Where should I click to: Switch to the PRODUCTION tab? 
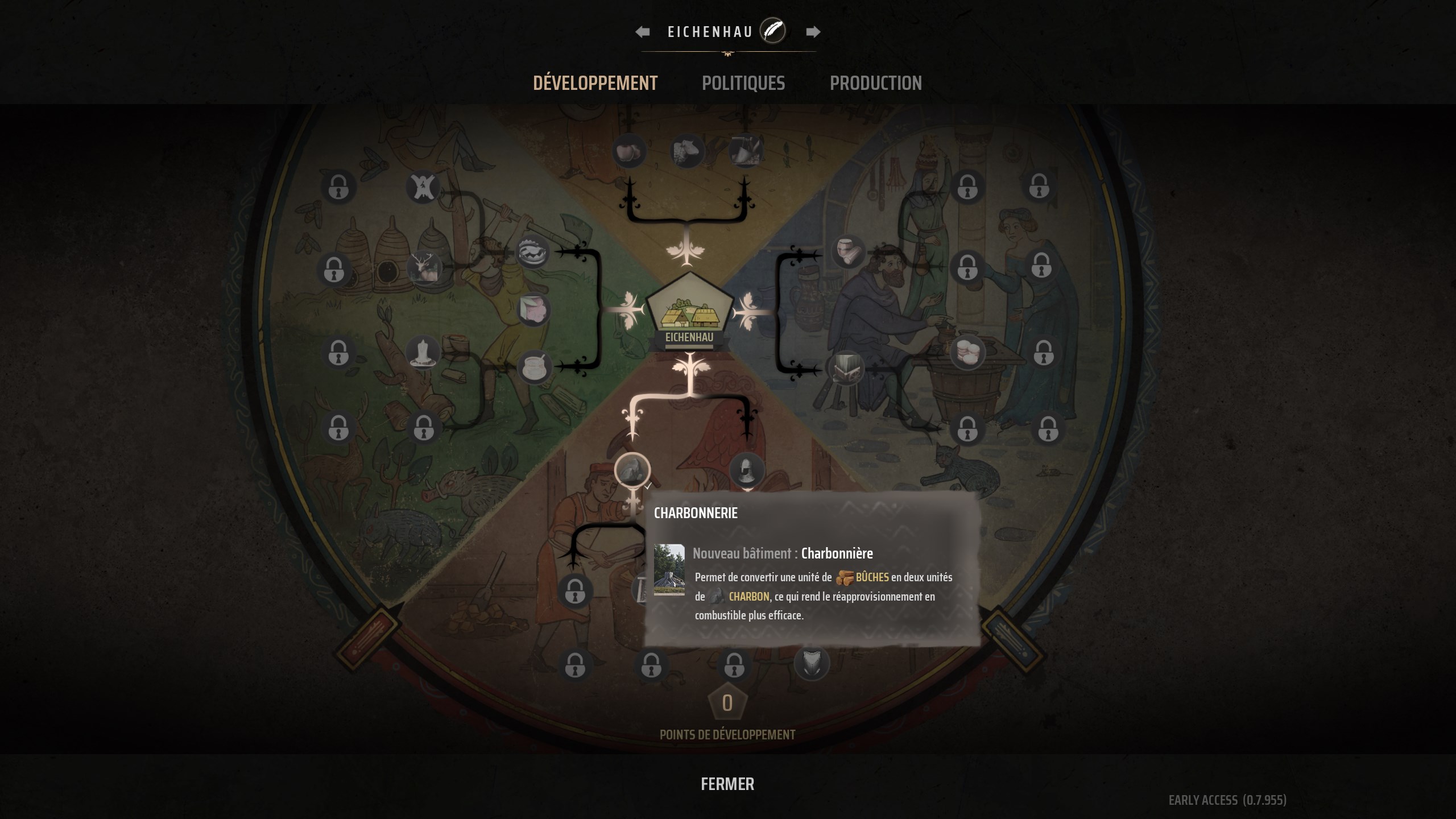pyautogui.click(x=876, y=83)
